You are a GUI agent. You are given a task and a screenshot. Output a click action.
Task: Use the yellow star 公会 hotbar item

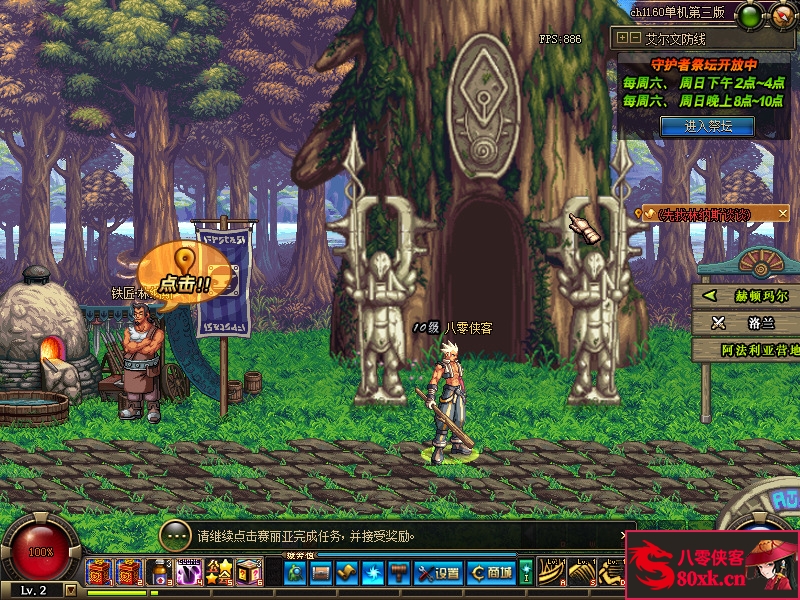point(219,573)
